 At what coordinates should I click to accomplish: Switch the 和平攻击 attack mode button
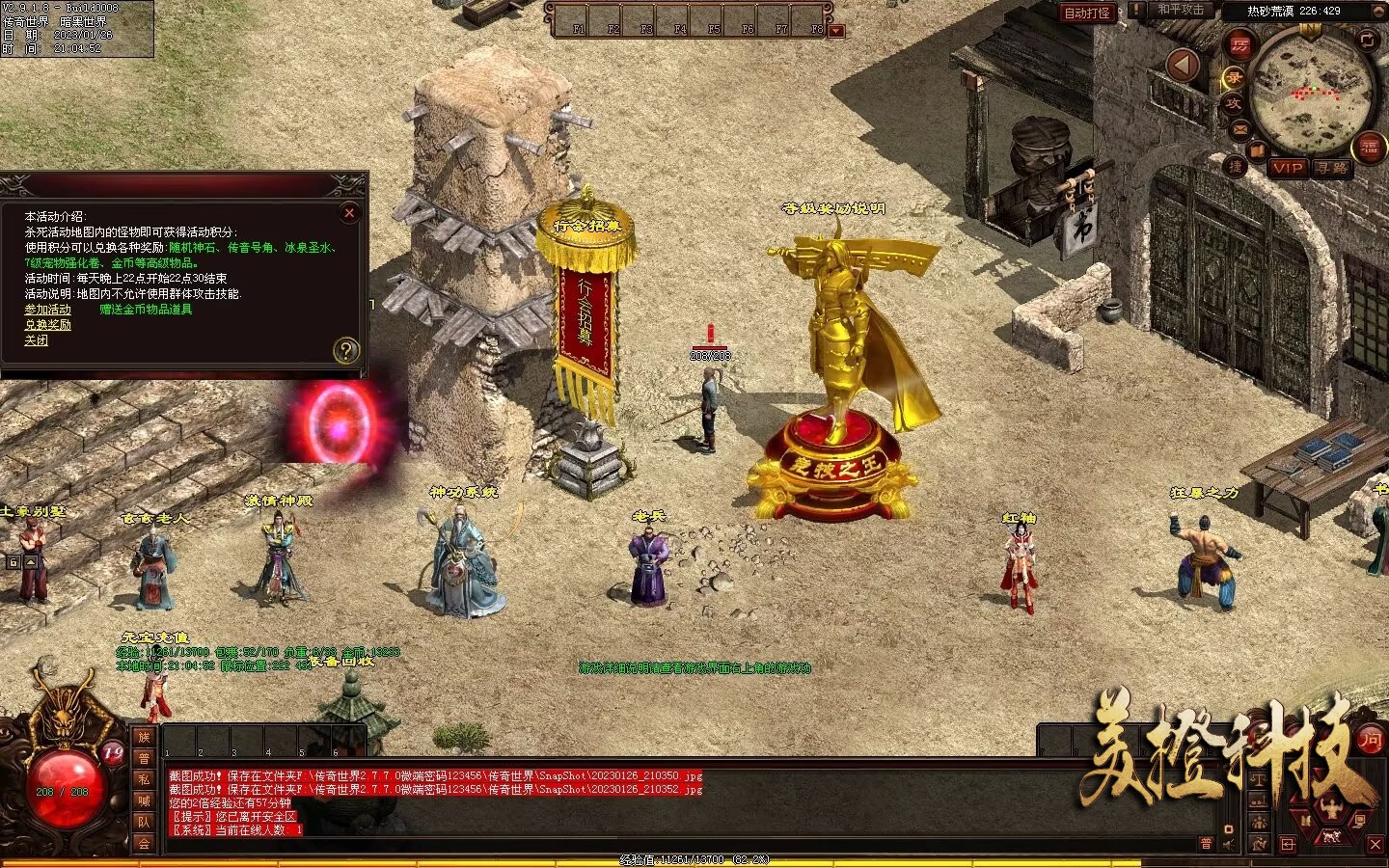pyautogui.click(x=1181, y=11)
